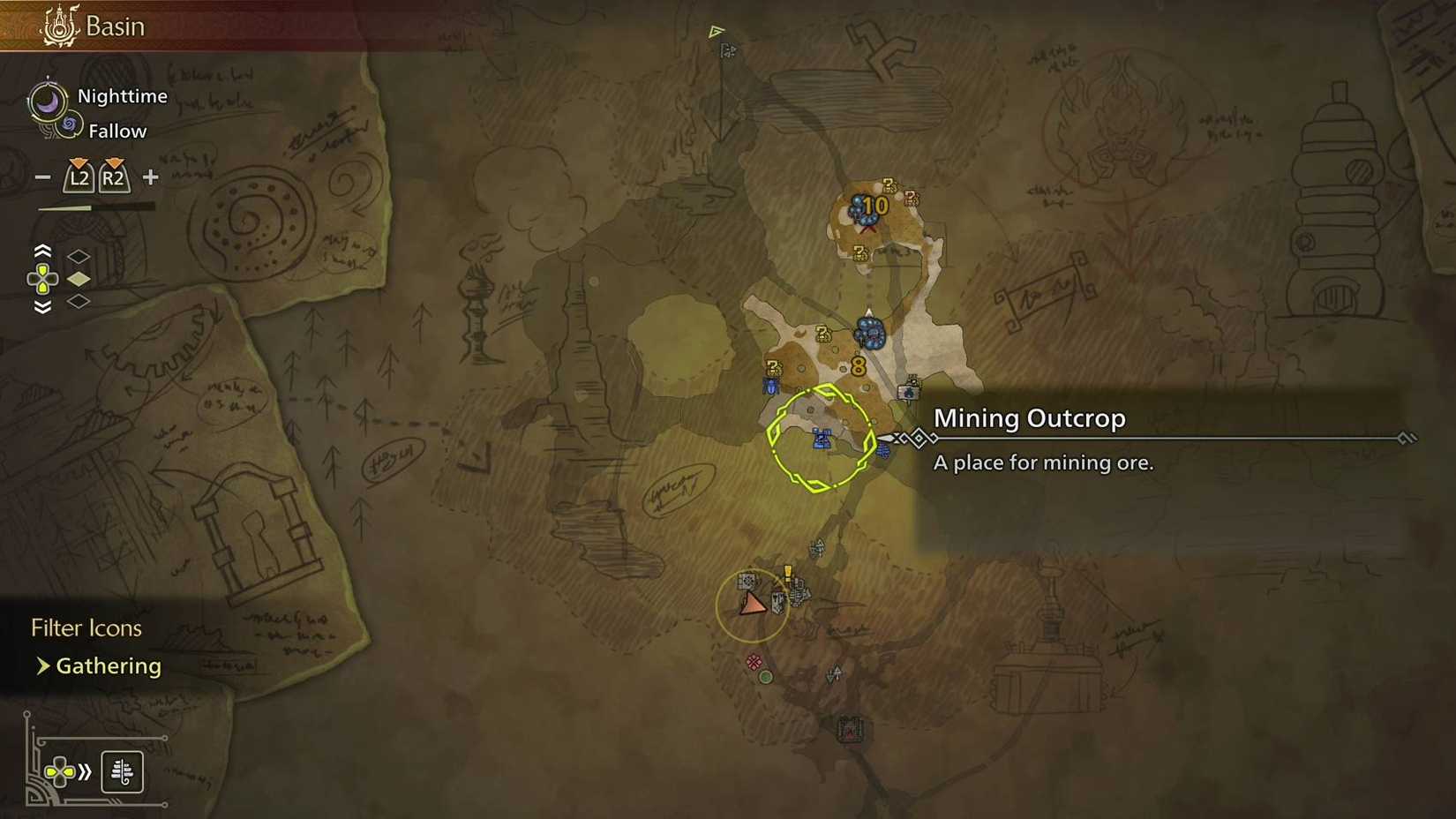Toggle the top floor layer diamond
Screen dimensions: 1456x819
tap(79, 256)
